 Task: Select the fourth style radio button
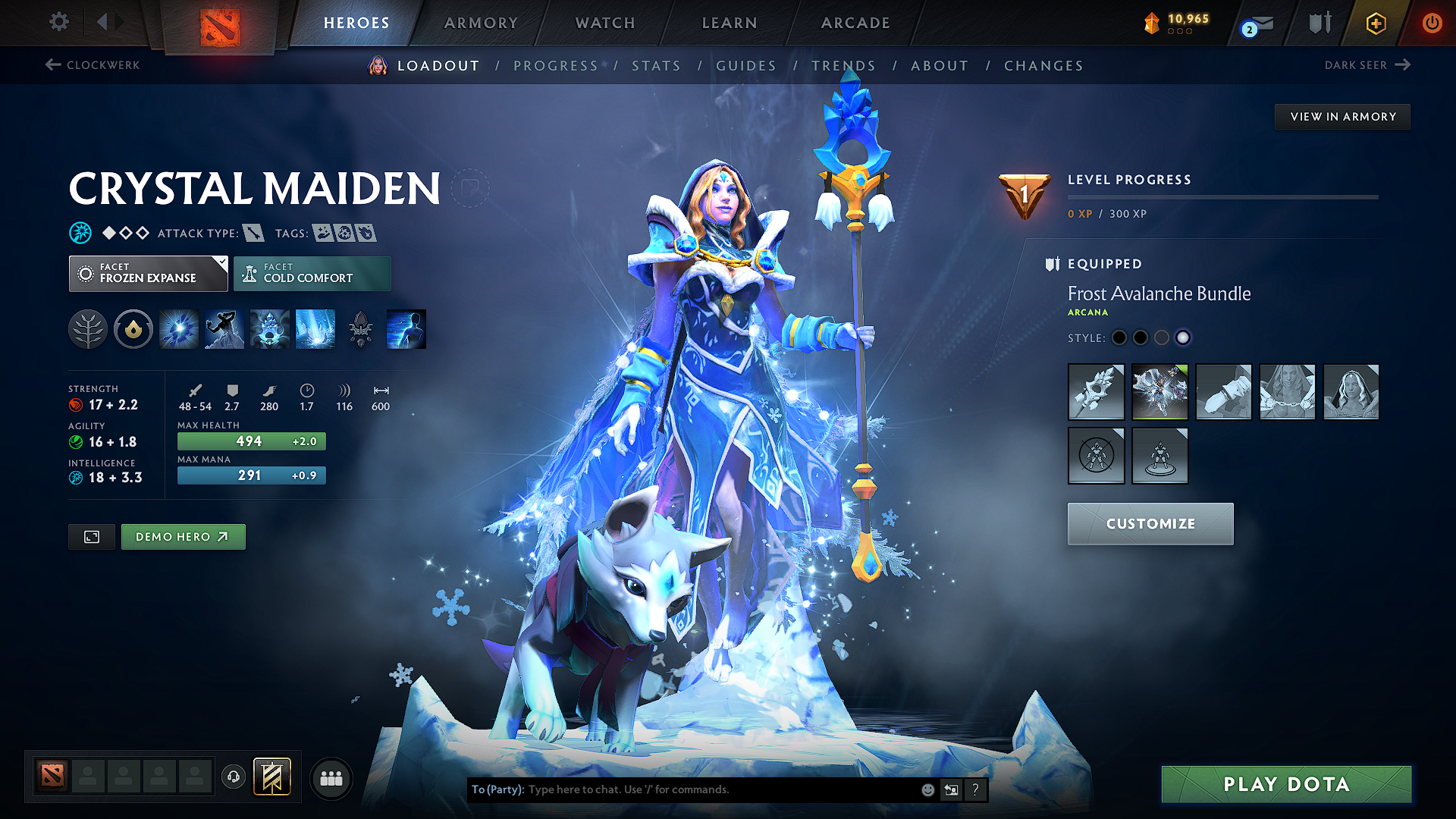click(x=1183, y=337)
